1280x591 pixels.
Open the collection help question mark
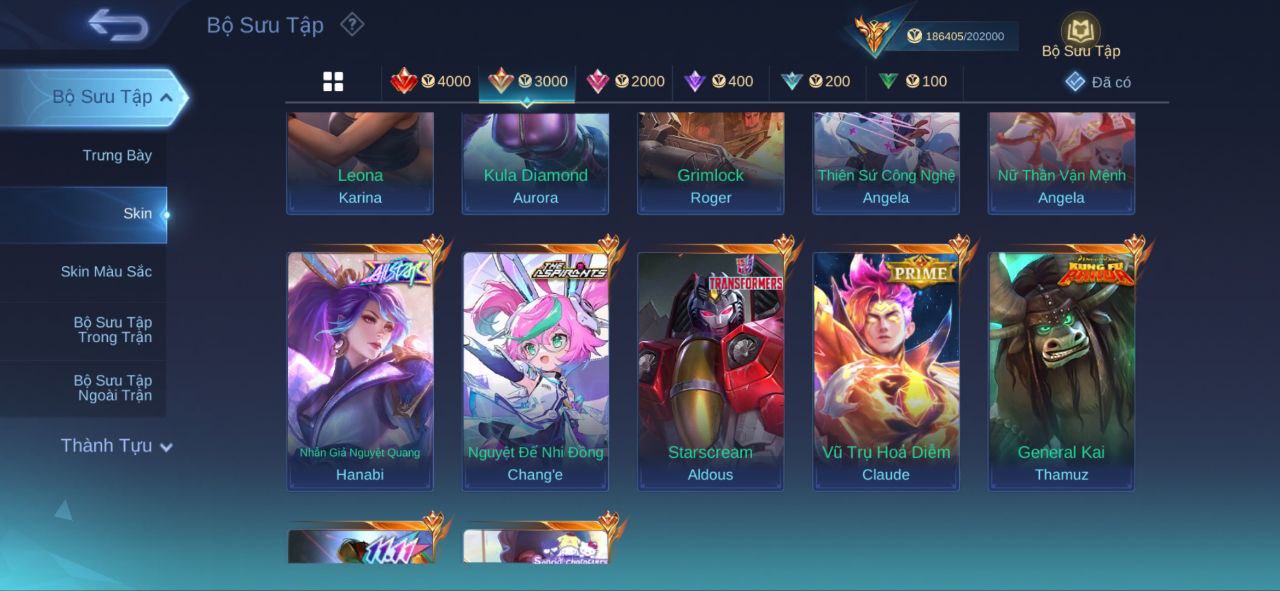(x=352, y=24)
